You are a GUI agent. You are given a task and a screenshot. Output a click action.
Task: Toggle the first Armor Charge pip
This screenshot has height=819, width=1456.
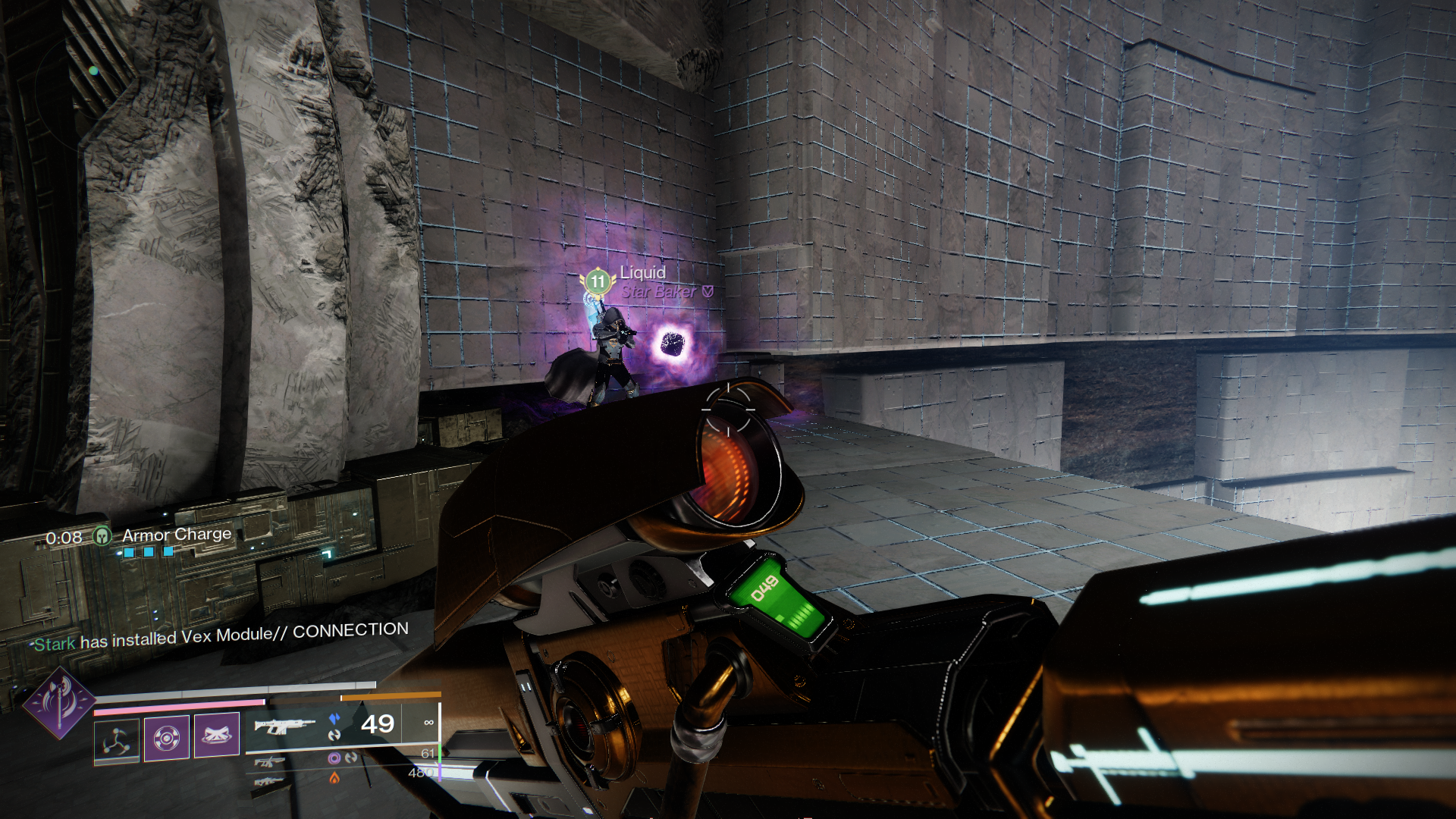pyautogui.click(x=129, y=552)
